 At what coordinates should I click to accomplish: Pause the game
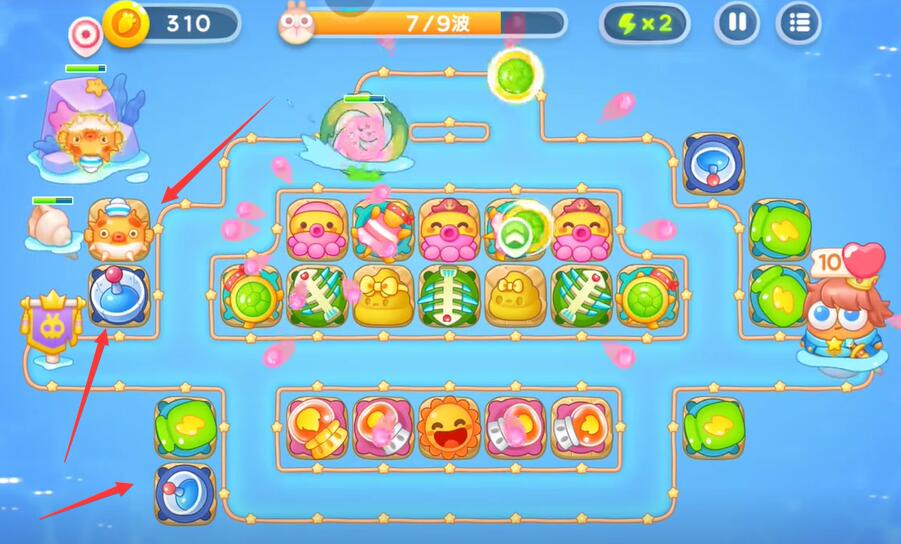click(x=737, y=23)
